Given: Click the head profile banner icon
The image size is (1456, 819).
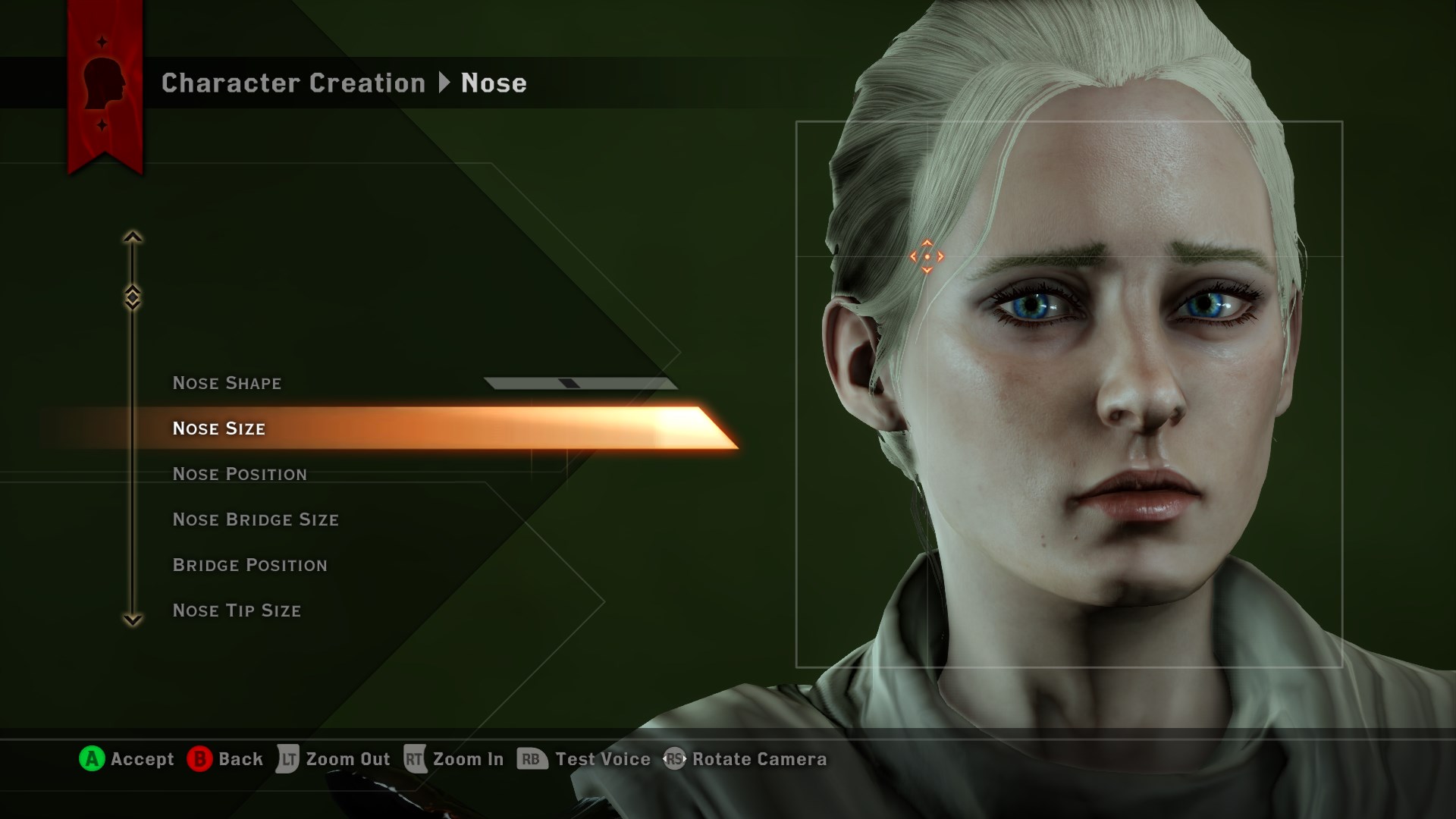Looking at the screenshot, I should point(104,83).
